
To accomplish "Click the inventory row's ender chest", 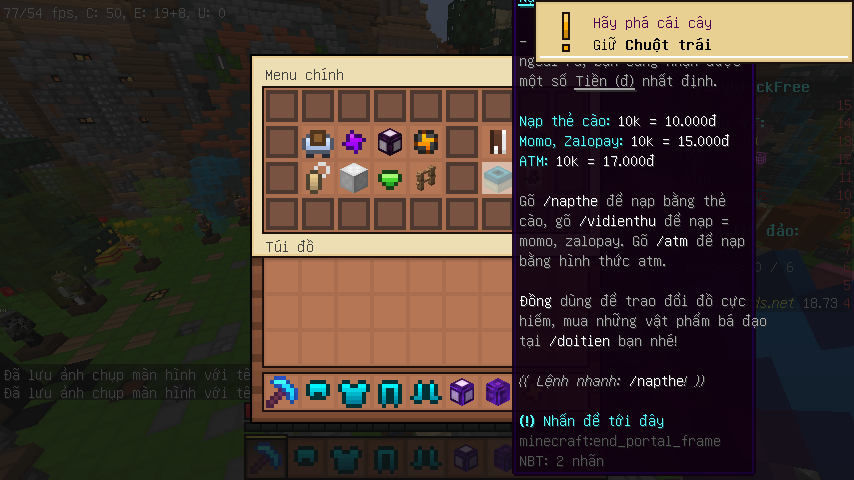I will point(462,391).
